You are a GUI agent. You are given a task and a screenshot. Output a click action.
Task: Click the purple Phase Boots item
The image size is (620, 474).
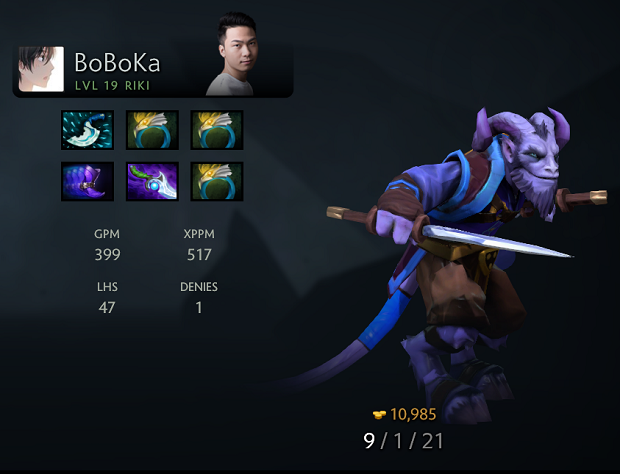tap(86, 181)
